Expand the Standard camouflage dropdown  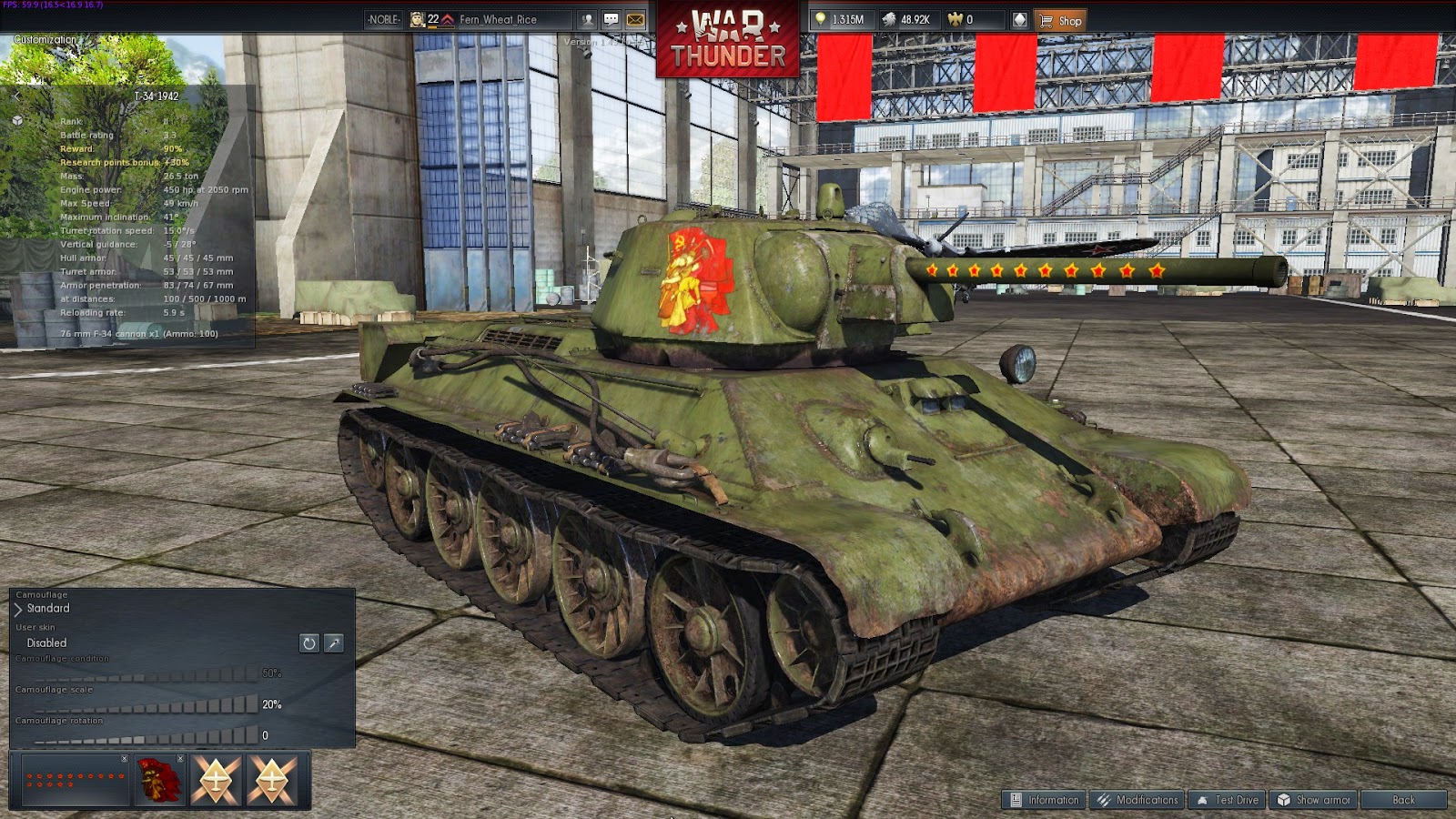[18, 609]
